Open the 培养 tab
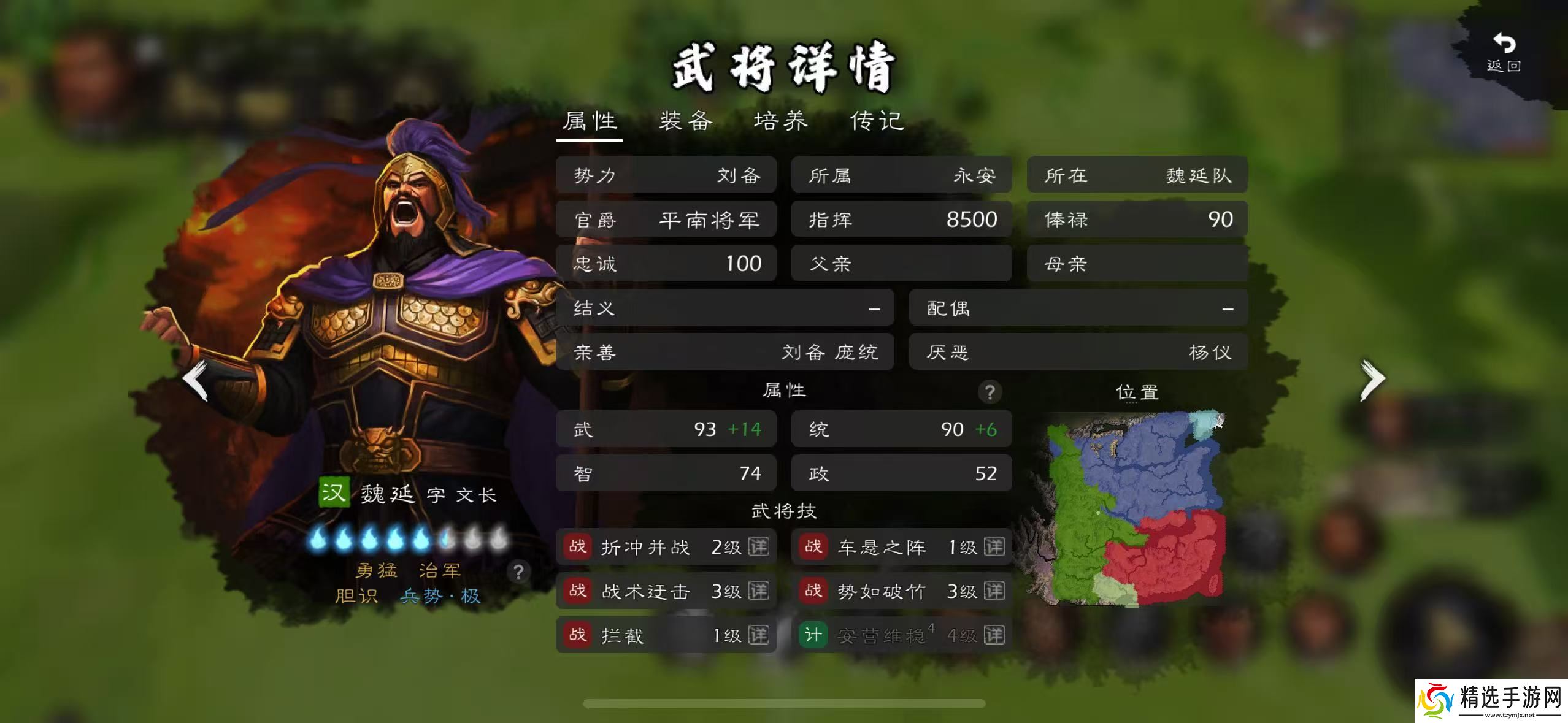This screenshot has height=723, width=1568. click(782, 121)
